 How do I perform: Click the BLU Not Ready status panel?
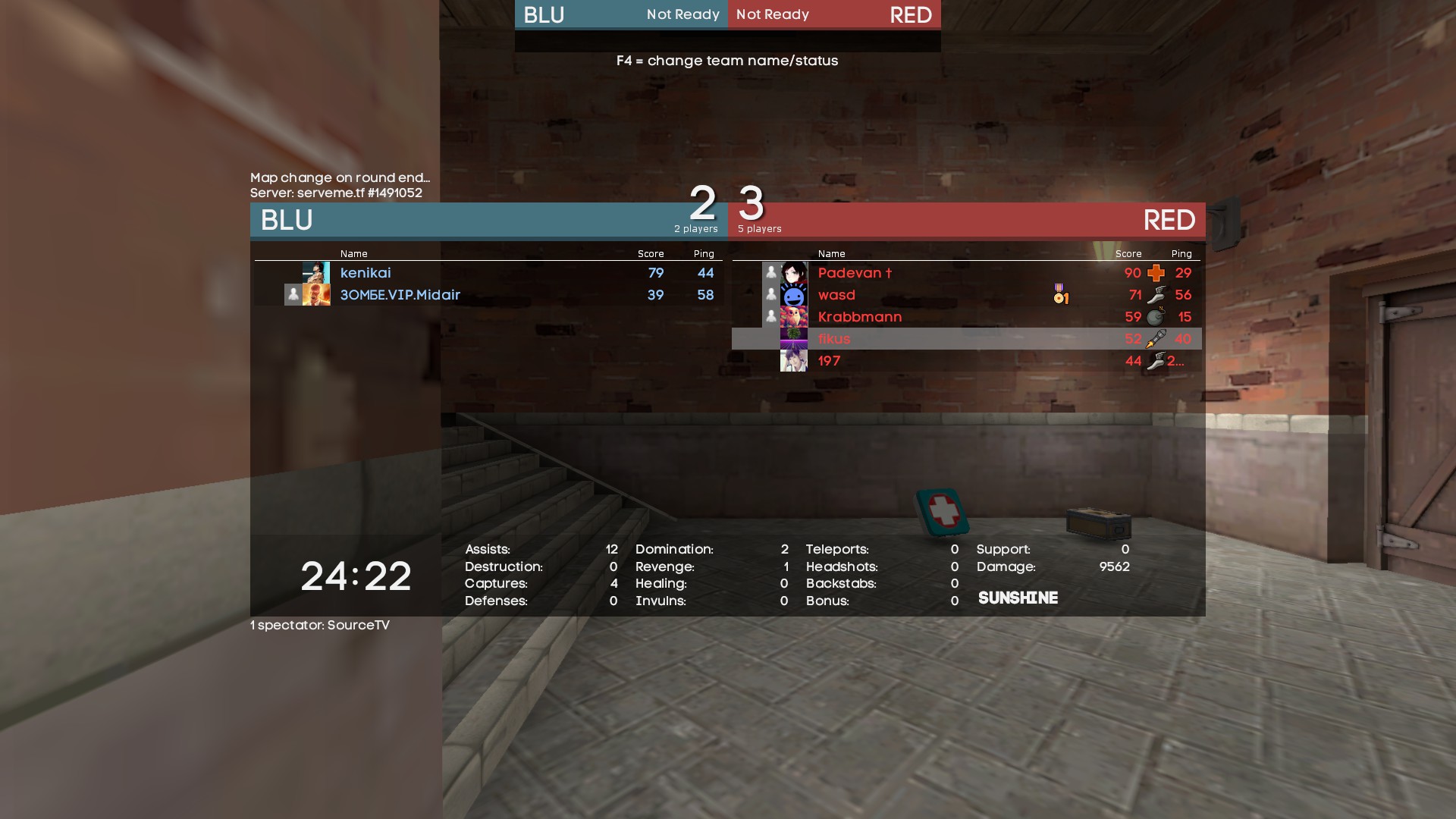tap(621, 14)
